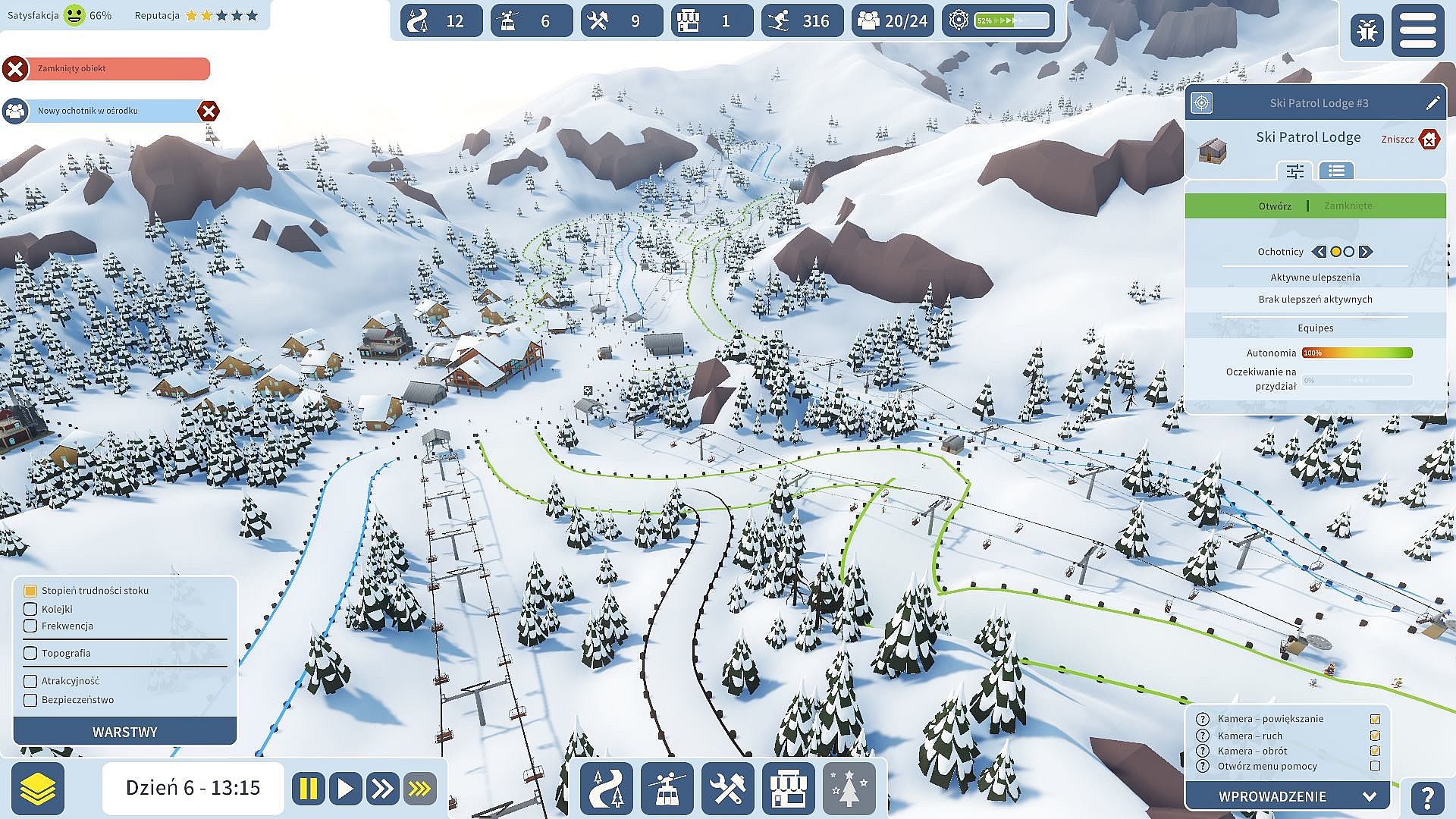The height and width of the screenshot is (819, 1456).
Task: Enable the Topografia layer
Action: (x=30, y=653)
